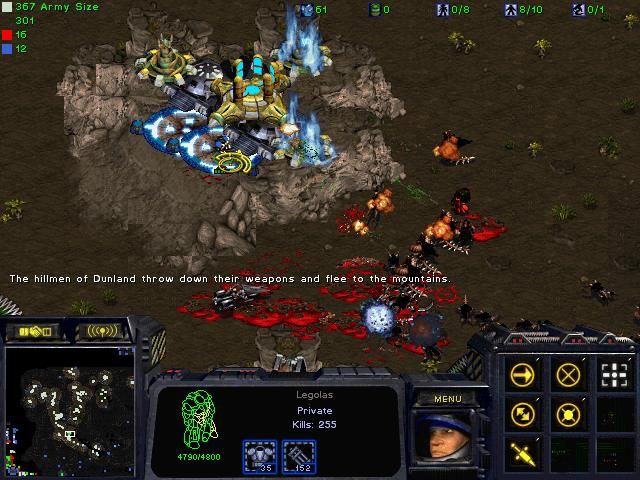Image resolution: width=640 pixels, height=480 pixels.
Task: Open the messaging broadcast button
Action: pyautogui.click(x=104, y=331)
